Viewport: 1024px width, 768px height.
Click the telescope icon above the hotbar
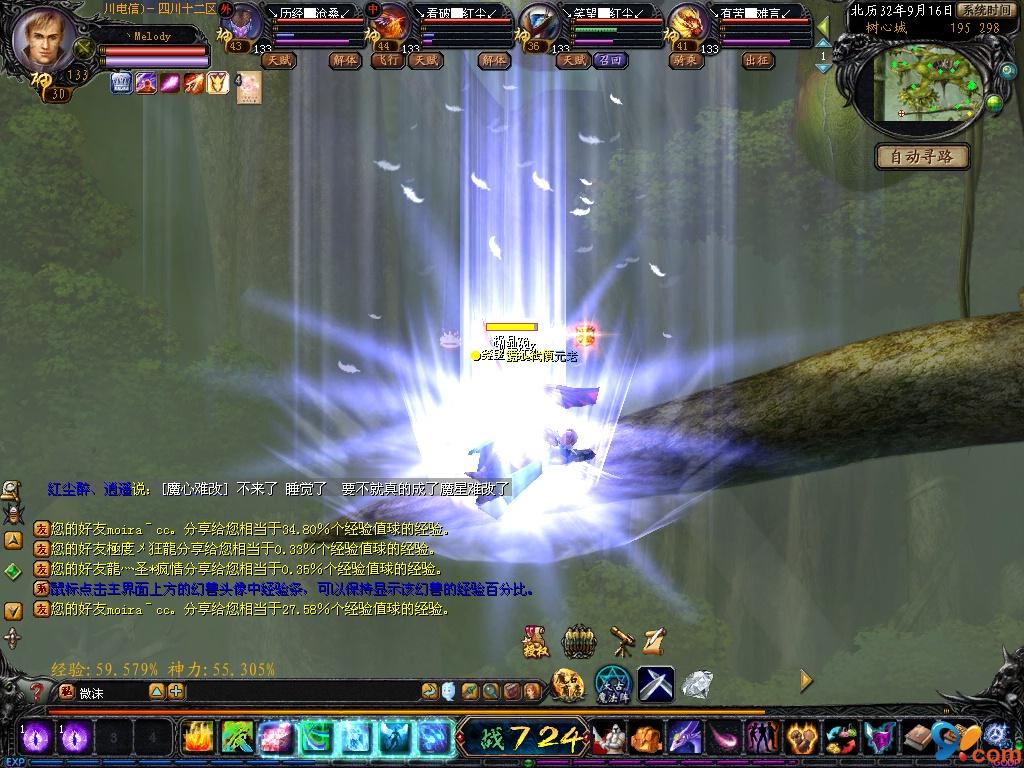pyautogui.click(x=622, y=641)
